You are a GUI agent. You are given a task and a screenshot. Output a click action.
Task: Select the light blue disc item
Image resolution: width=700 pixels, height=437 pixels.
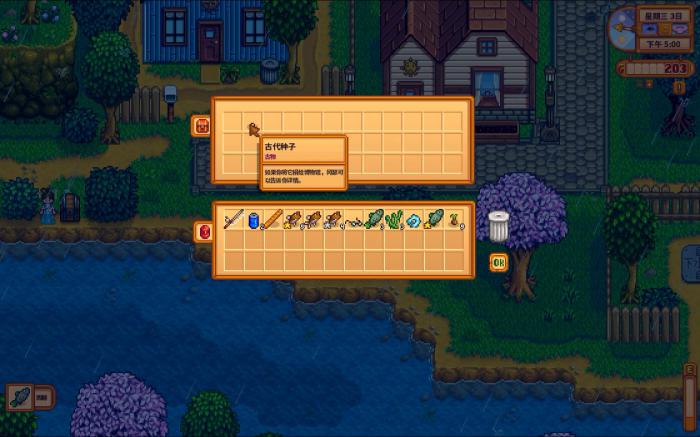point(414,220)
